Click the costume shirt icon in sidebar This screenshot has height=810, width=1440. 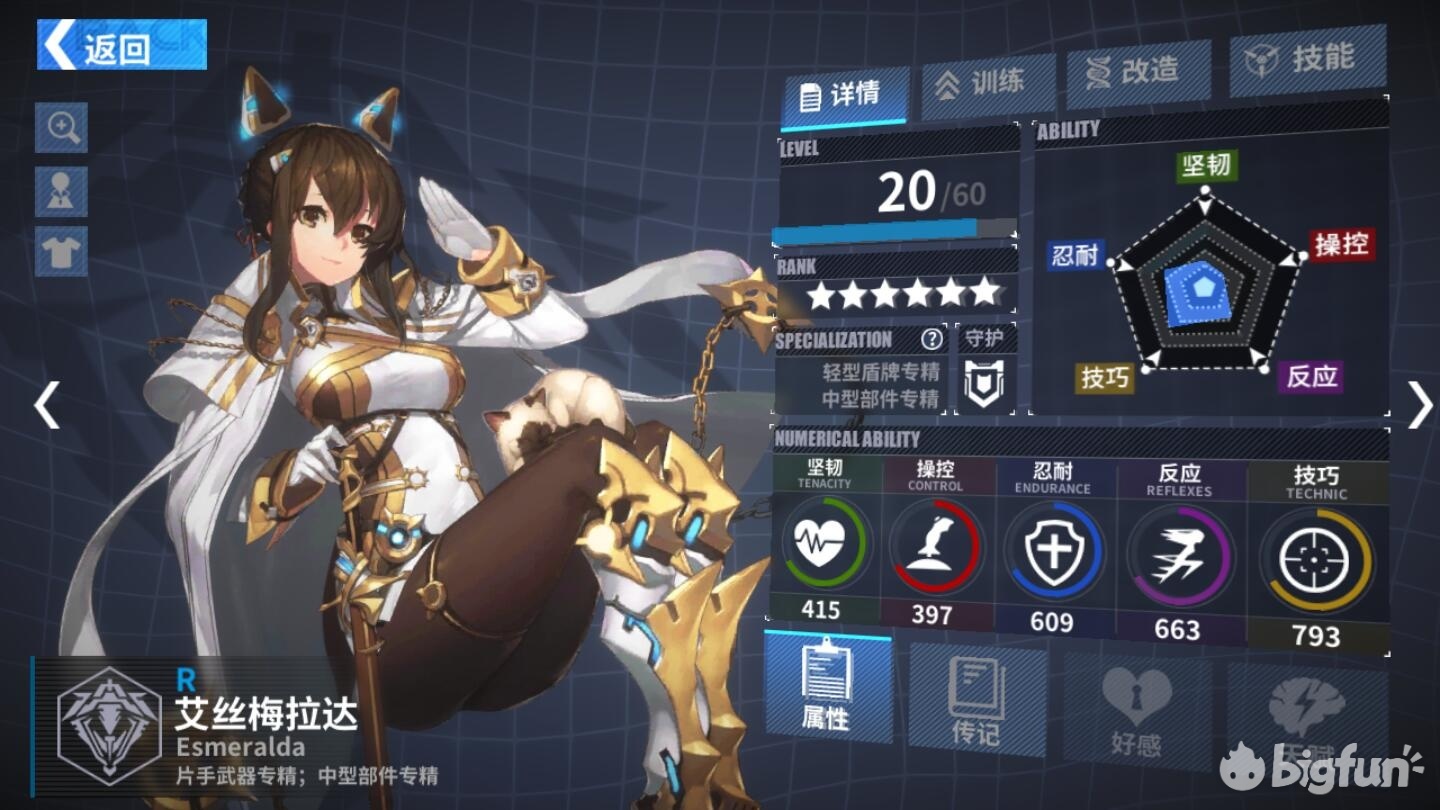coord(61,249)
